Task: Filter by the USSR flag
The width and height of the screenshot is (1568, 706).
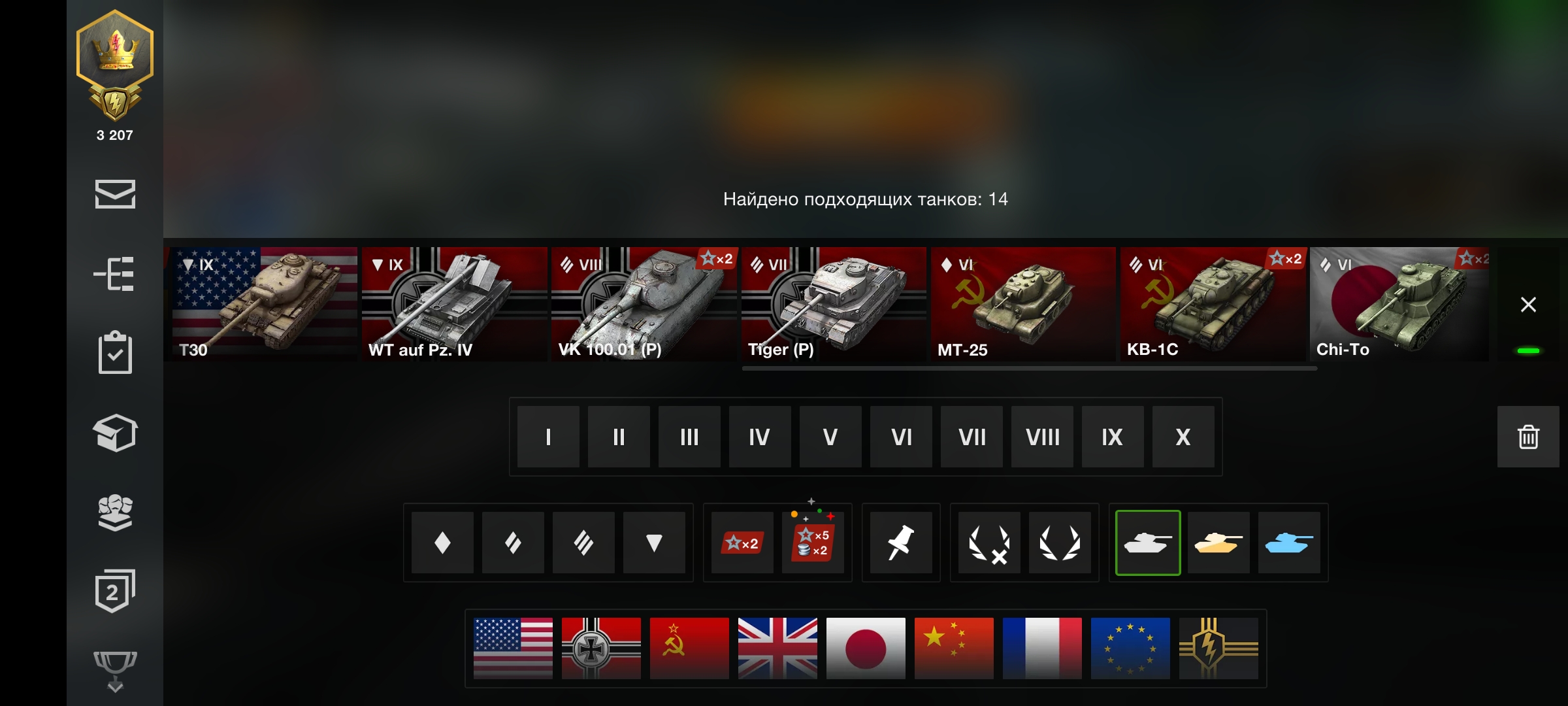Action: 689,648
